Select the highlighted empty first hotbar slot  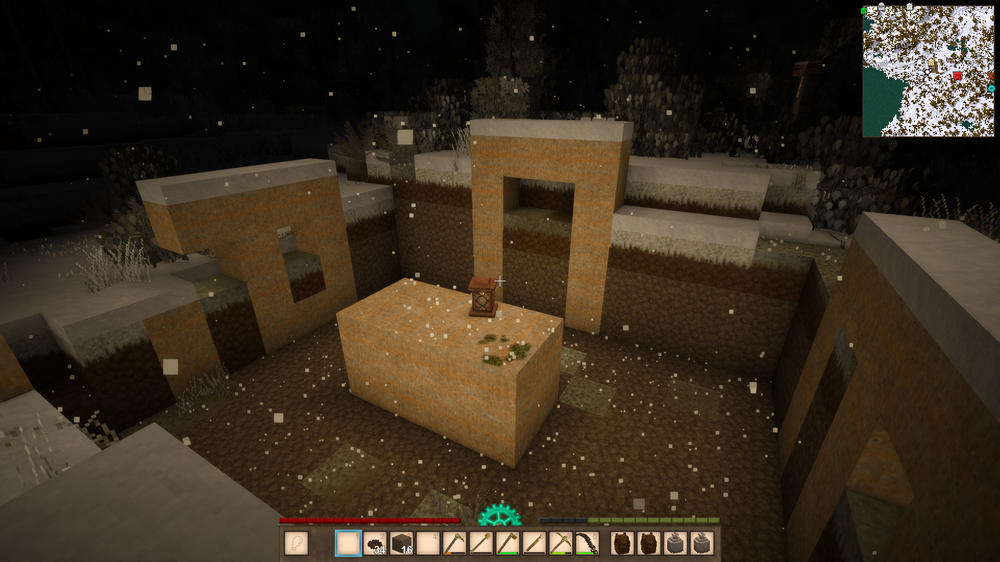coord(348,543)
